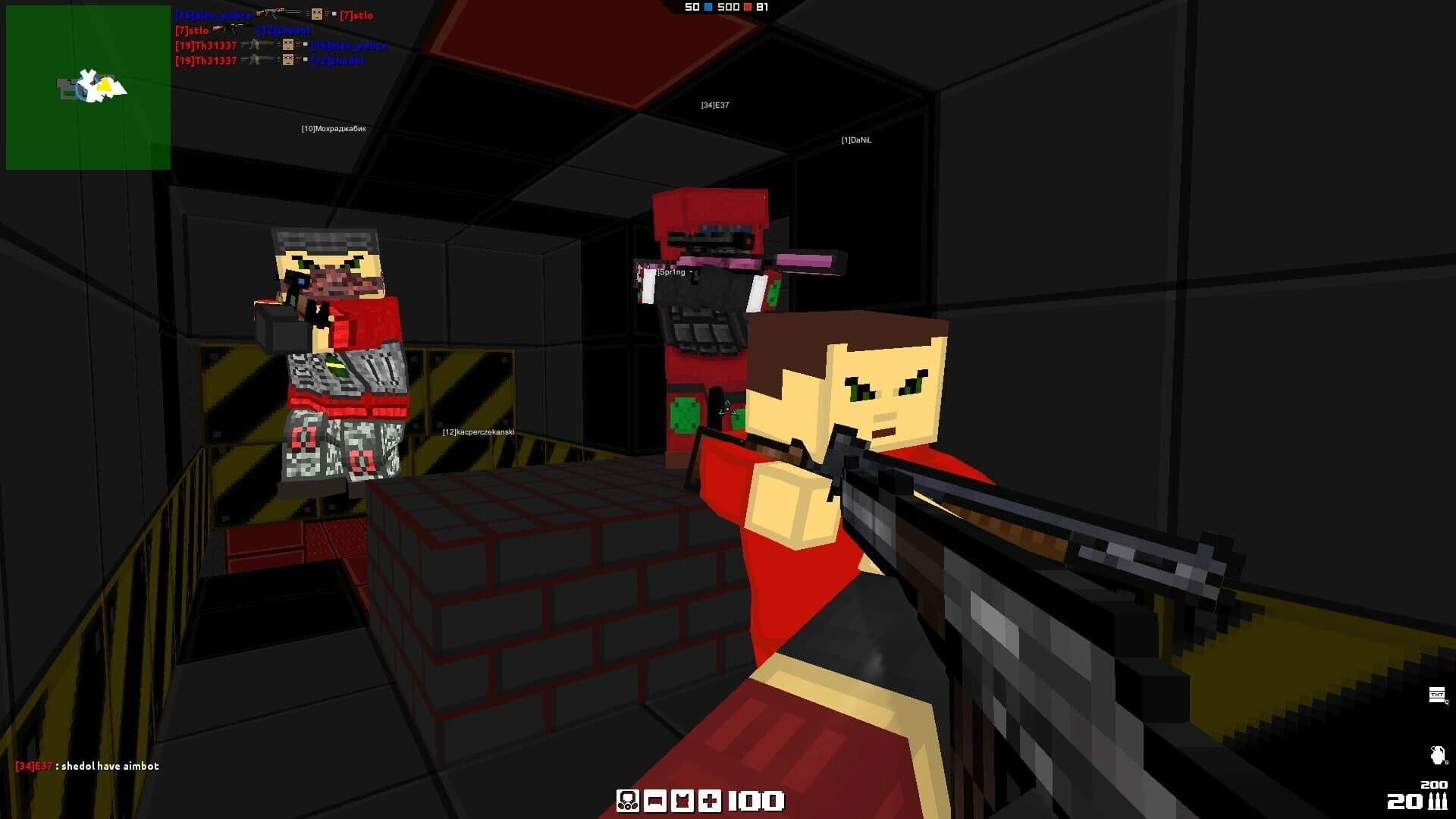This screenshot has width=1456, height=819.
Task: Toggle the blue team score square
Action: [x=707, y=8]
